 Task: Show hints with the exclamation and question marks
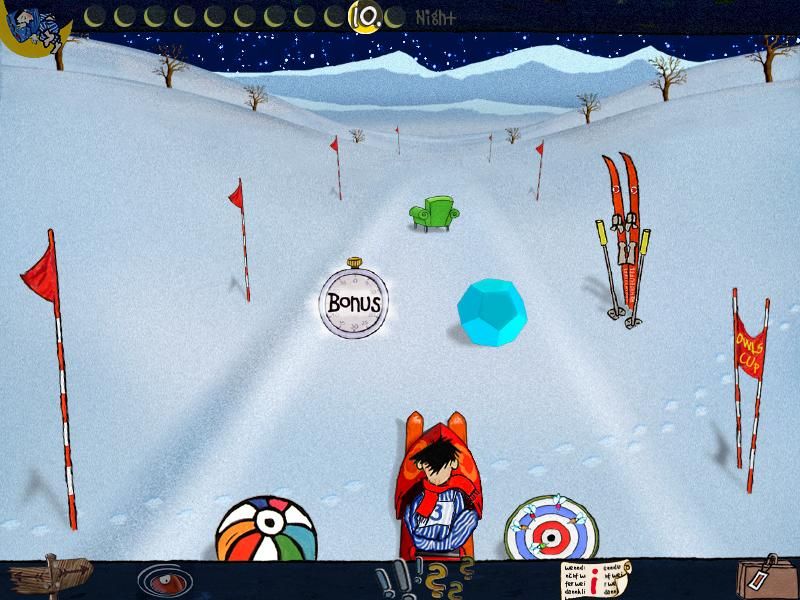point(422,580)
